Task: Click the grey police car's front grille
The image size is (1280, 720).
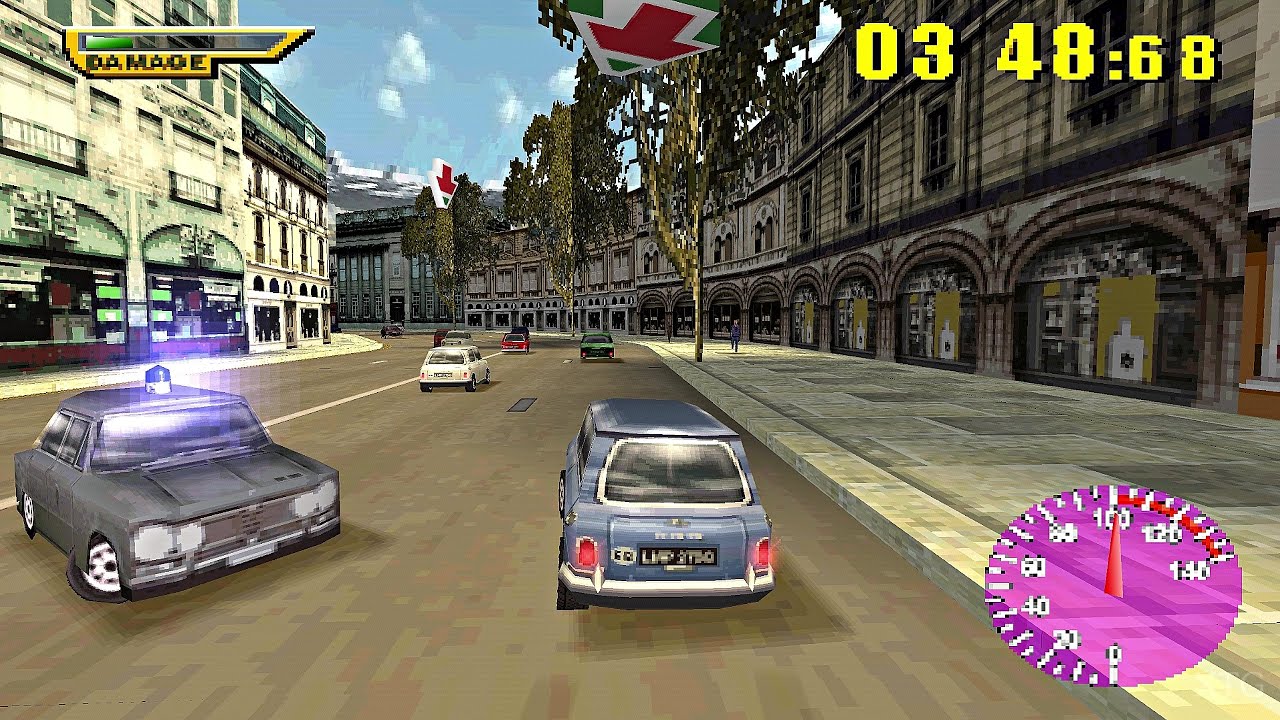Action: tap(238, 520)
